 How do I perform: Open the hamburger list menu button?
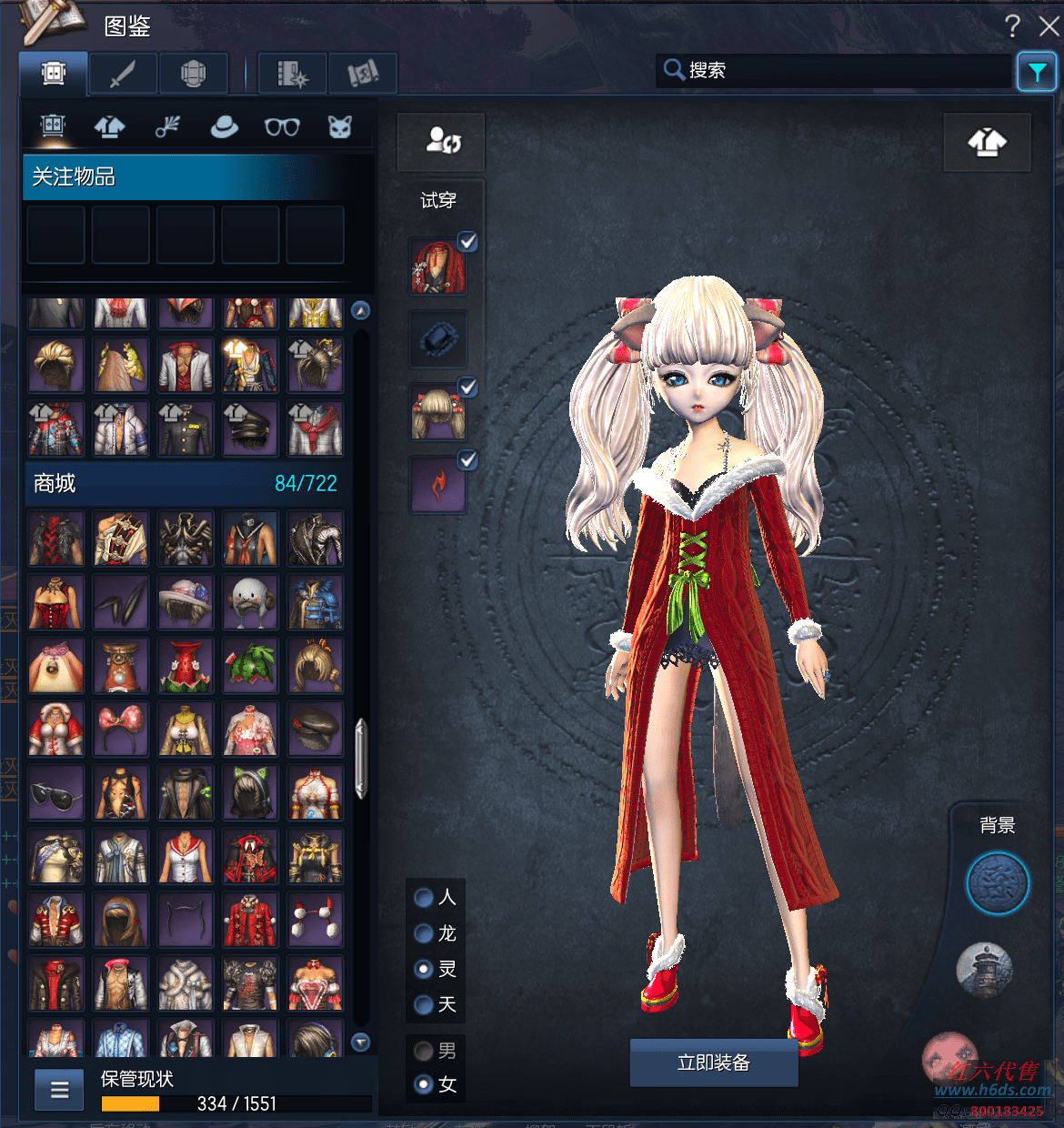coord(60,1090)
